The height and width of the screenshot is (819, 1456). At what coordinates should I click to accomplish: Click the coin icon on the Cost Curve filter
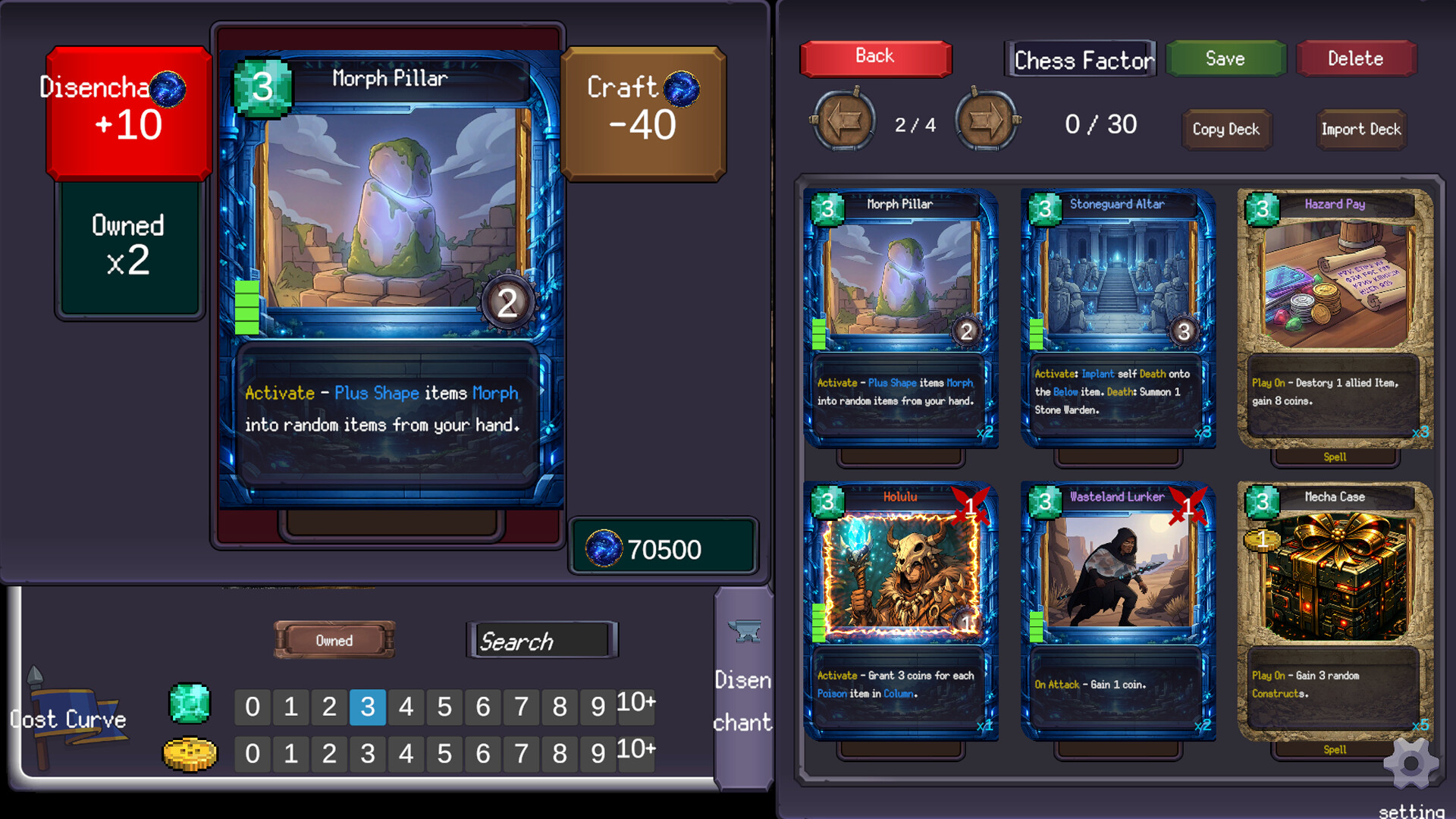pos(189,754)
